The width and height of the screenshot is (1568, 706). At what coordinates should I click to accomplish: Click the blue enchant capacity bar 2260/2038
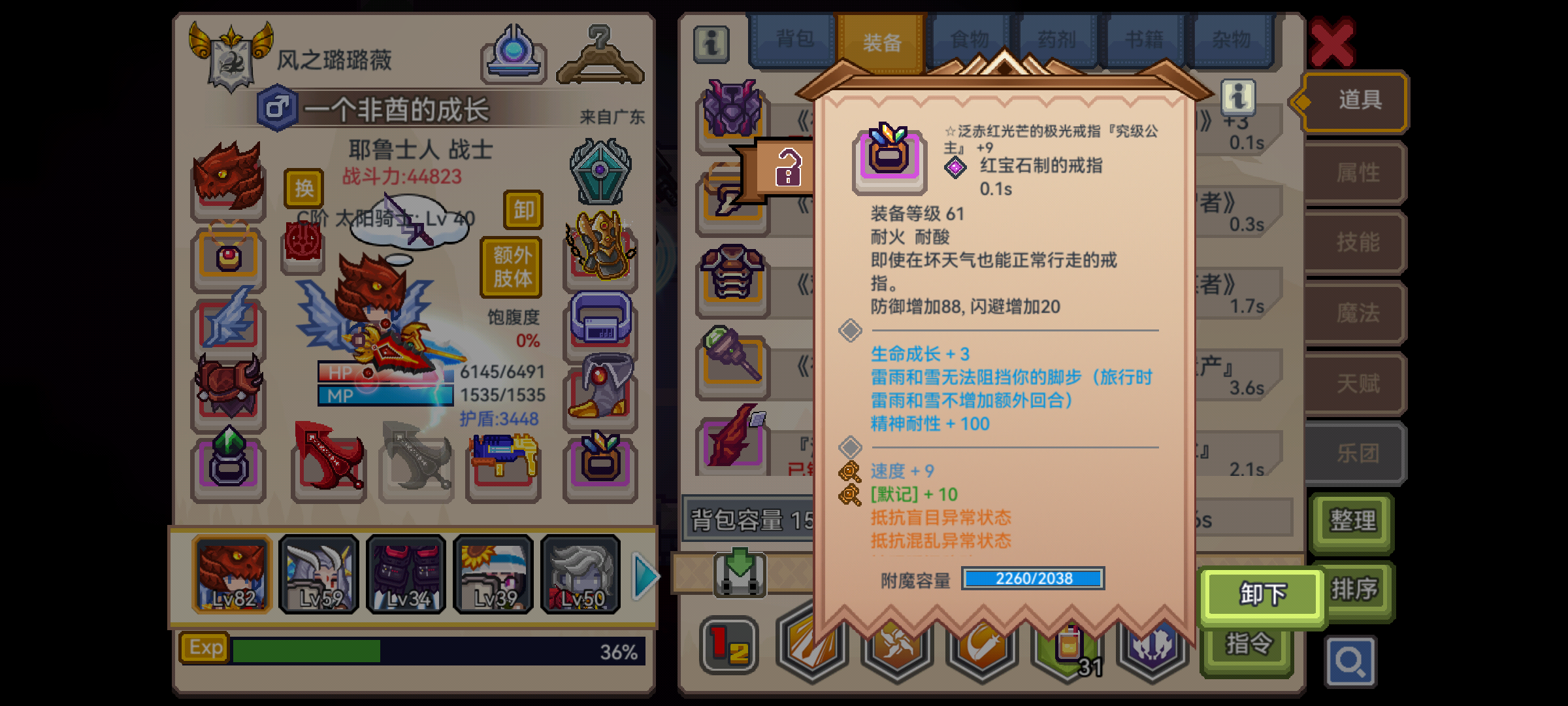[1033, 578]
